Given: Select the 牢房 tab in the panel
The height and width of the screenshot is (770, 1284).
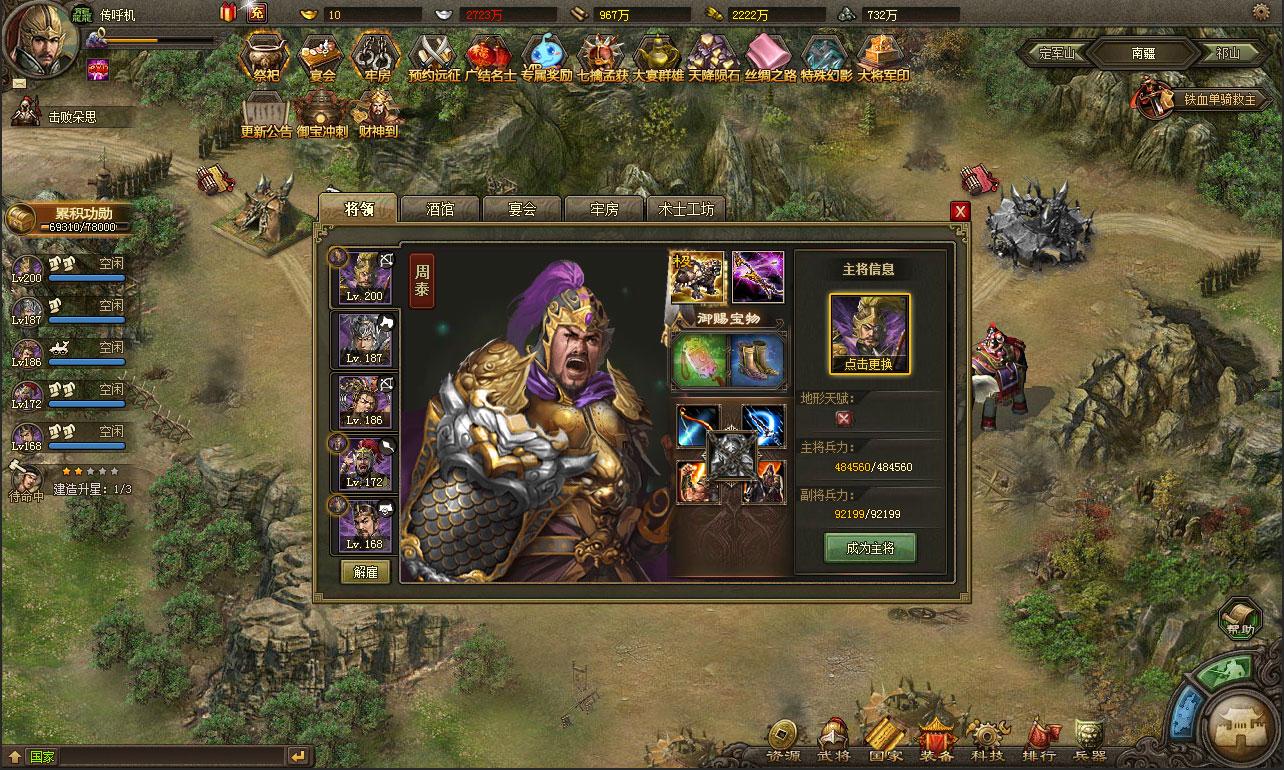Looking at the screenshot, I should coord(604,209).
